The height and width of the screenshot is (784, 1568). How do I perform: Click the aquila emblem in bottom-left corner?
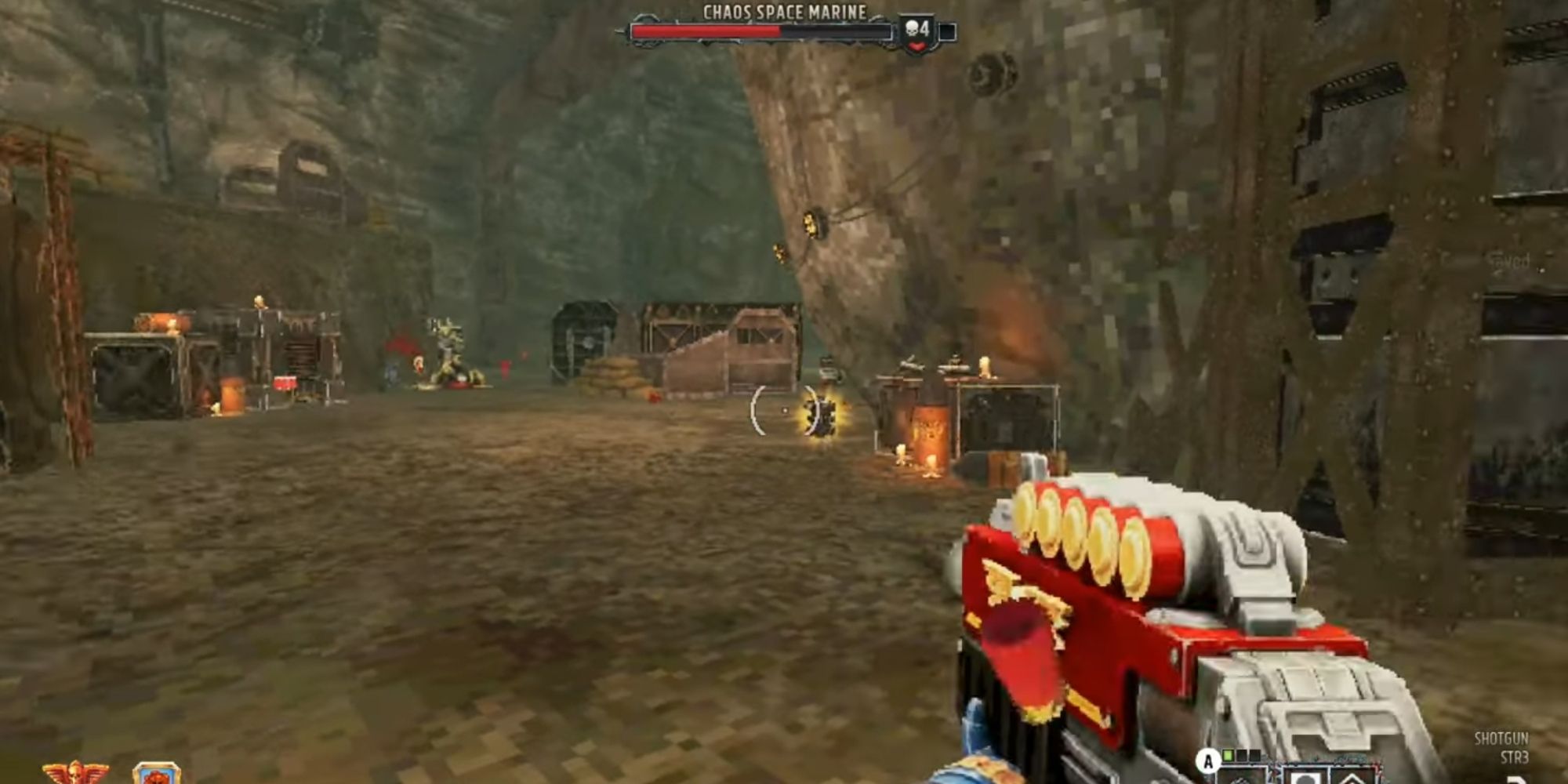tap(74, 772)
